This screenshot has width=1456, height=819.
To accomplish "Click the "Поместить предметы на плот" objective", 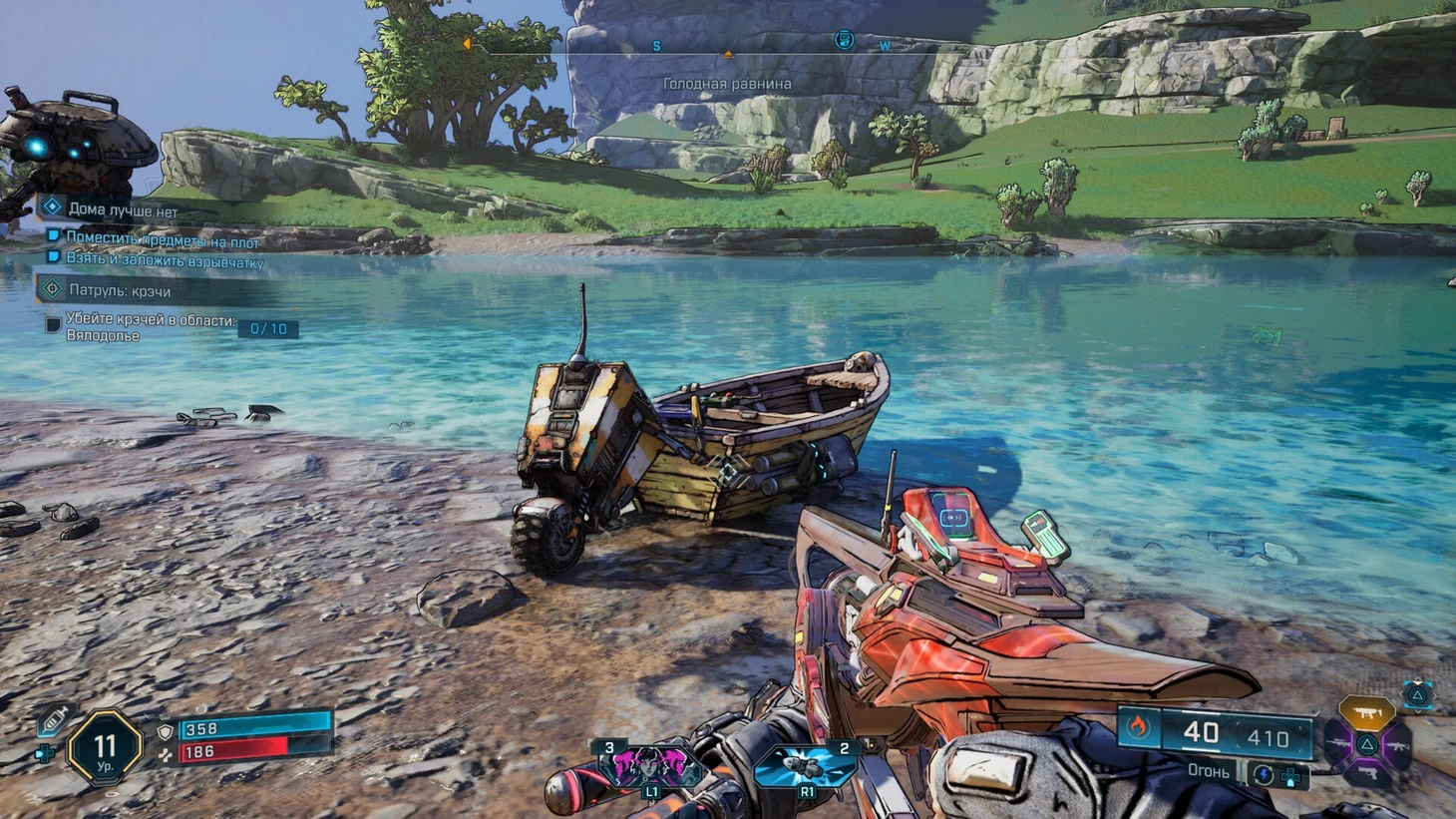I will [162, 240].
